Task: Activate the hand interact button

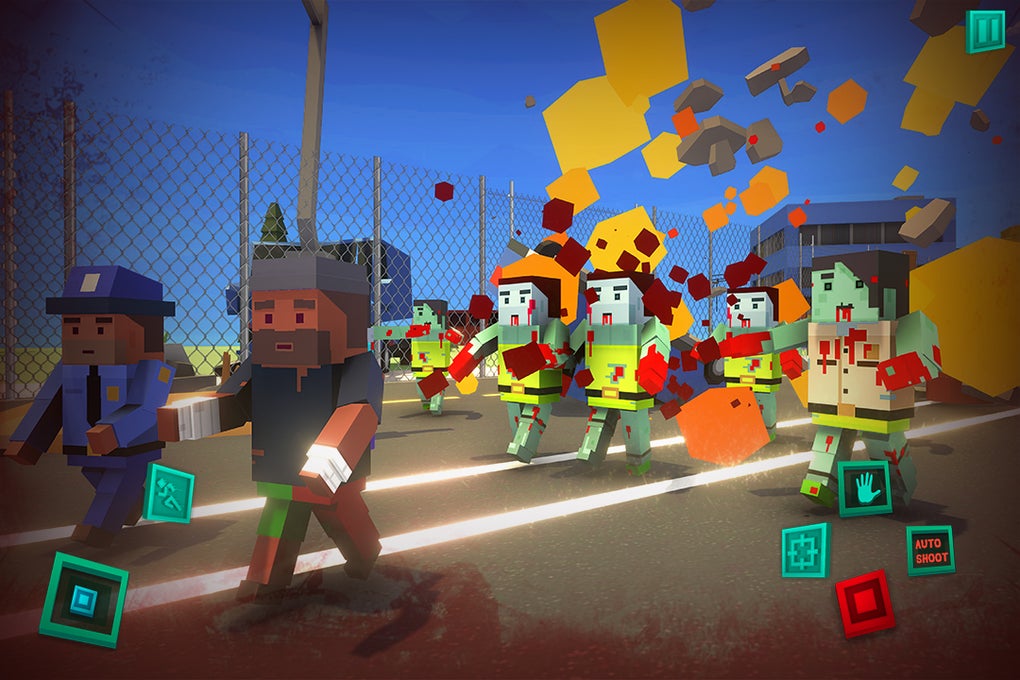Action: (864, 488)
